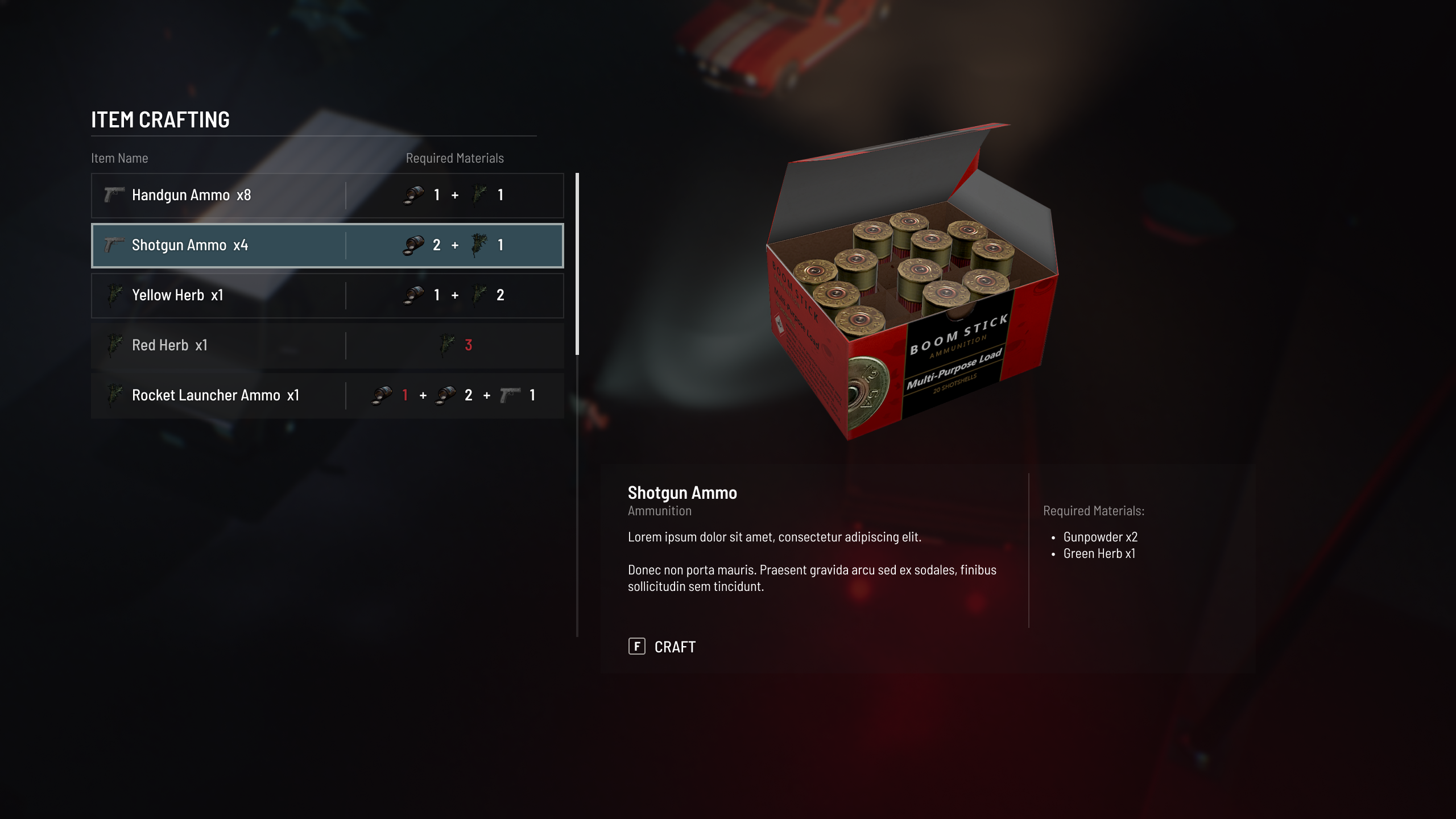Click the crafting list scrollbar
Screen dimensions: 1456x819
(x=577, y=264)
